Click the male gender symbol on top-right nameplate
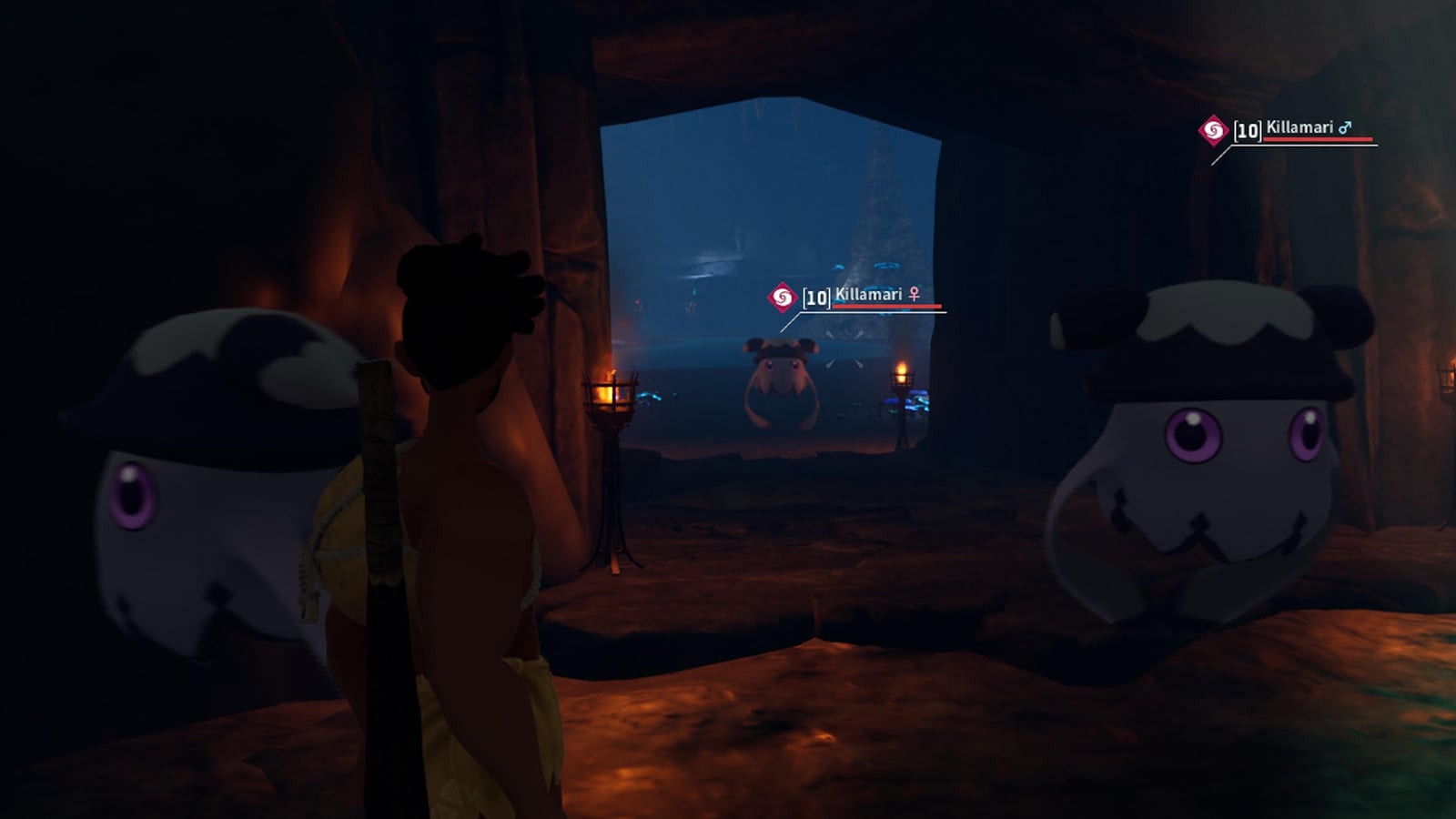1456x819 pixels. click(1345, 128)
